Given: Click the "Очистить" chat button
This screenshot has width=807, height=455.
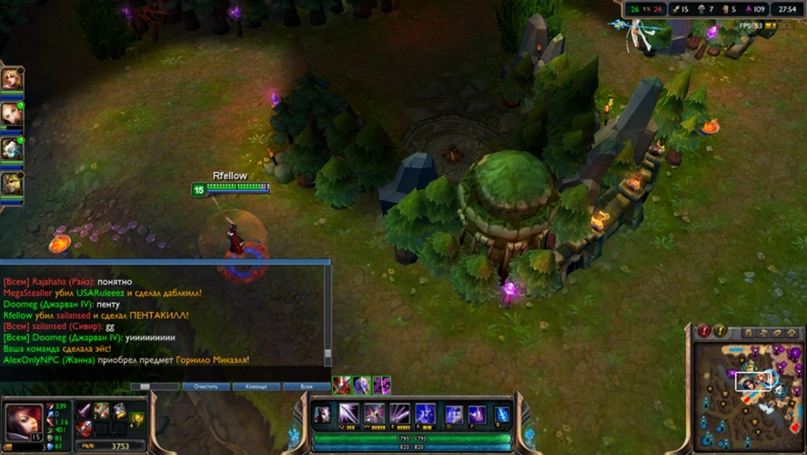Looking at the screenshot, I should click(x=205, y=386).
